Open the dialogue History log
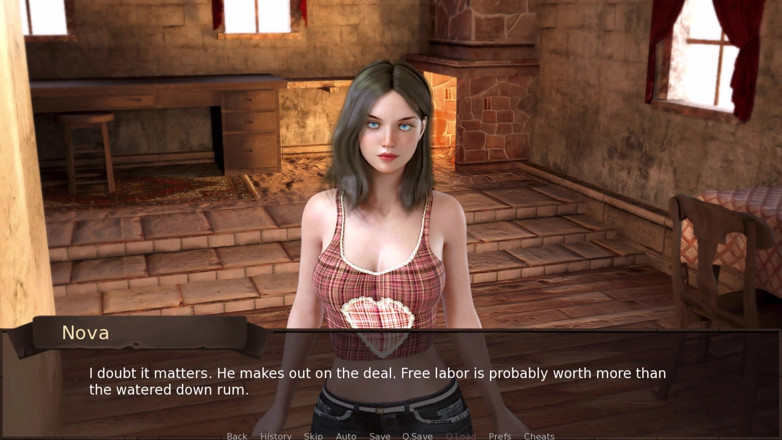Screen dimensions: 782x440 click(276, 436)
